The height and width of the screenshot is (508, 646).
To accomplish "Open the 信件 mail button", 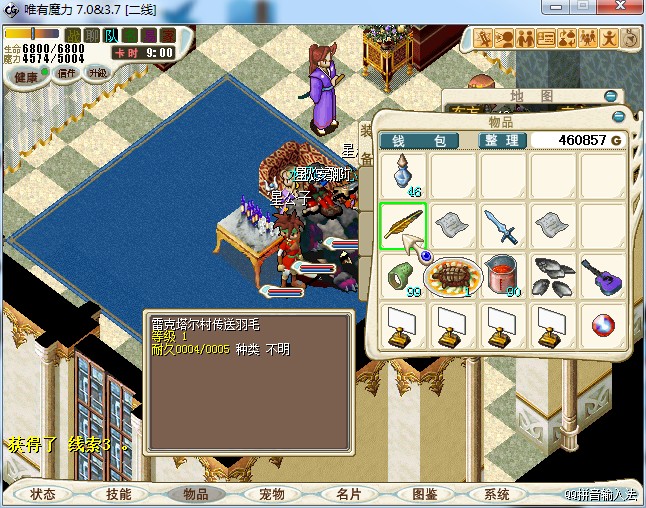I will point(68,73).
